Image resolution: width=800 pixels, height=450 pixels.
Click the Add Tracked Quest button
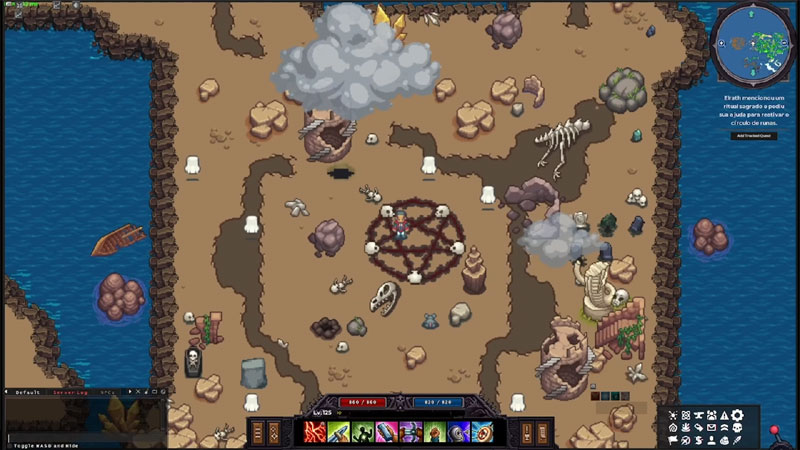pos(753,135)
